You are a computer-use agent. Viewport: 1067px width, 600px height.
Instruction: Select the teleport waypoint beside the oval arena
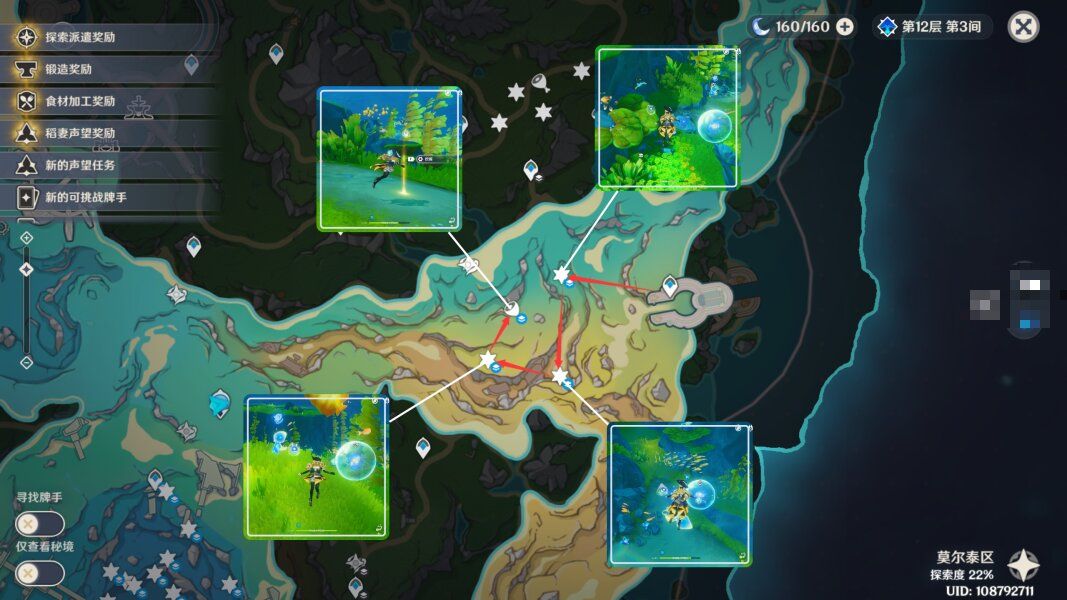click(670, 286)
